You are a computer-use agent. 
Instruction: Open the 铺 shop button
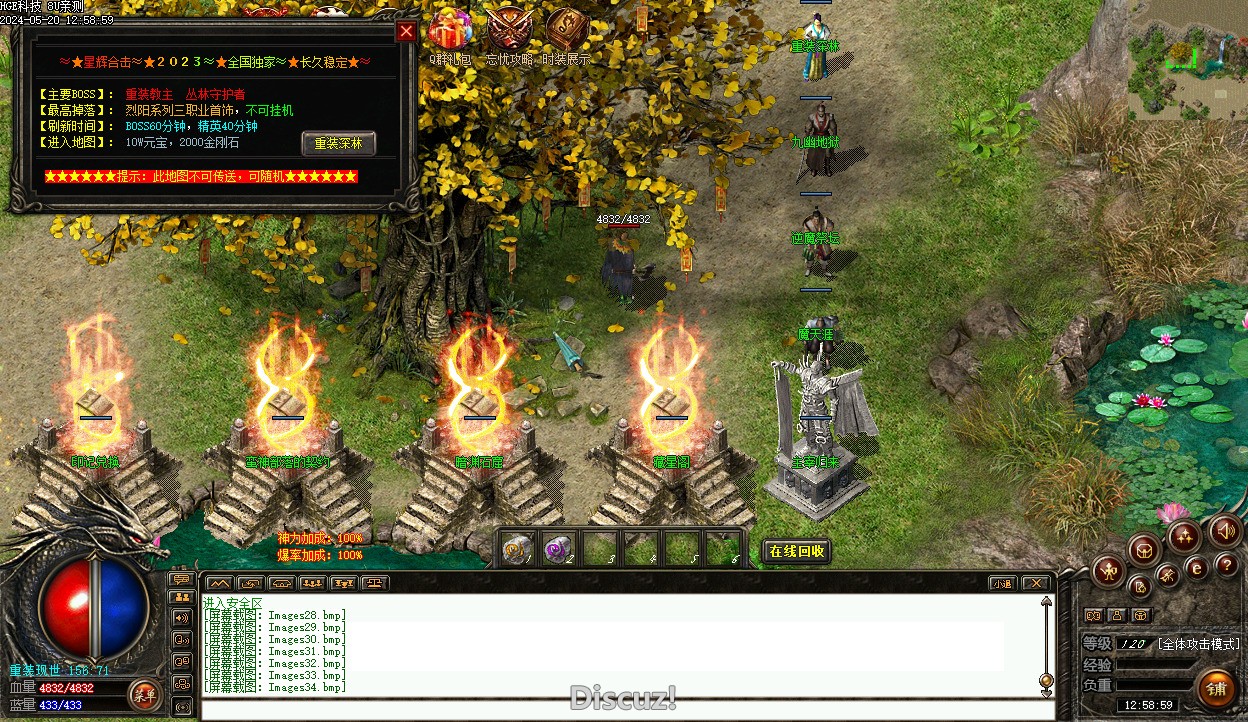(1216, 689)
